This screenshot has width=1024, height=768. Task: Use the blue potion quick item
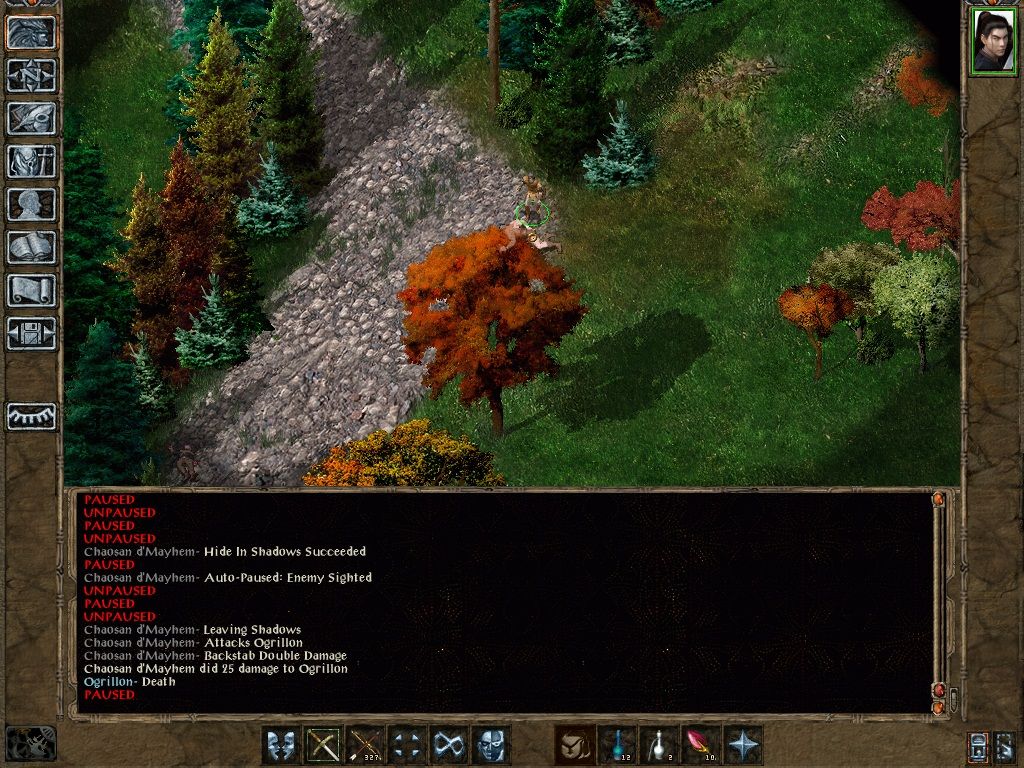[x=617, y=745]
